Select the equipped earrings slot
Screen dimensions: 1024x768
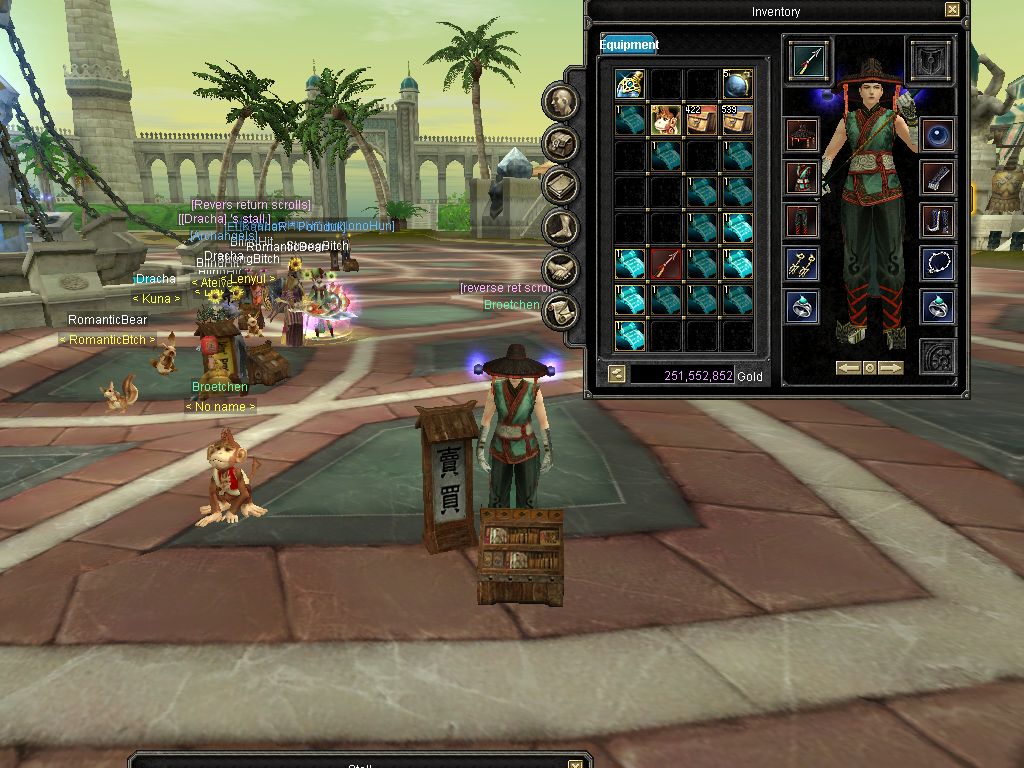tap(802, 263)
